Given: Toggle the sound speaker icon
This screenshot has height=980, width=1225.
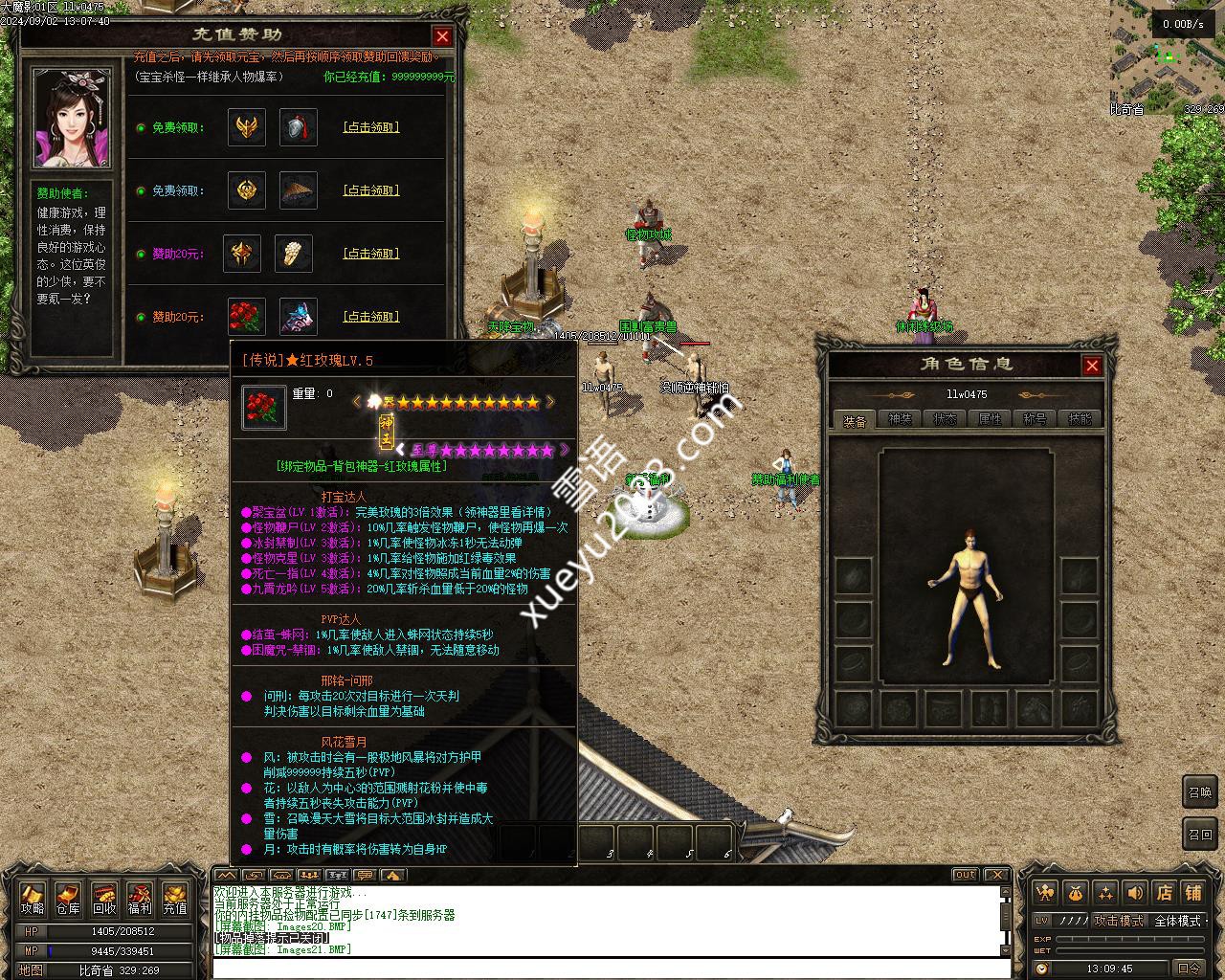Looking at the screenshot, I should tap(1135, 893).
